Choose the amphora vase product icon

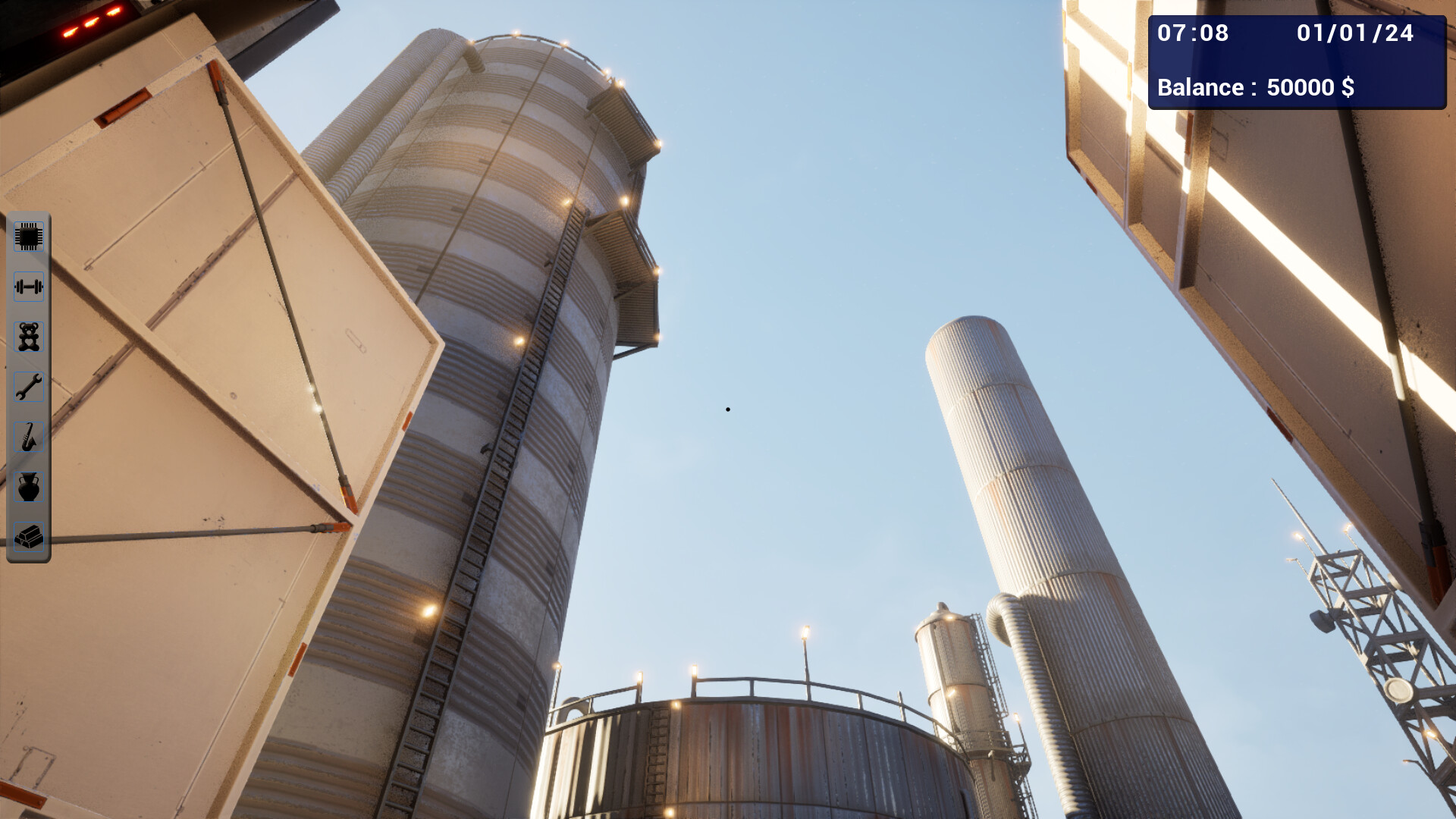(28, 488)
